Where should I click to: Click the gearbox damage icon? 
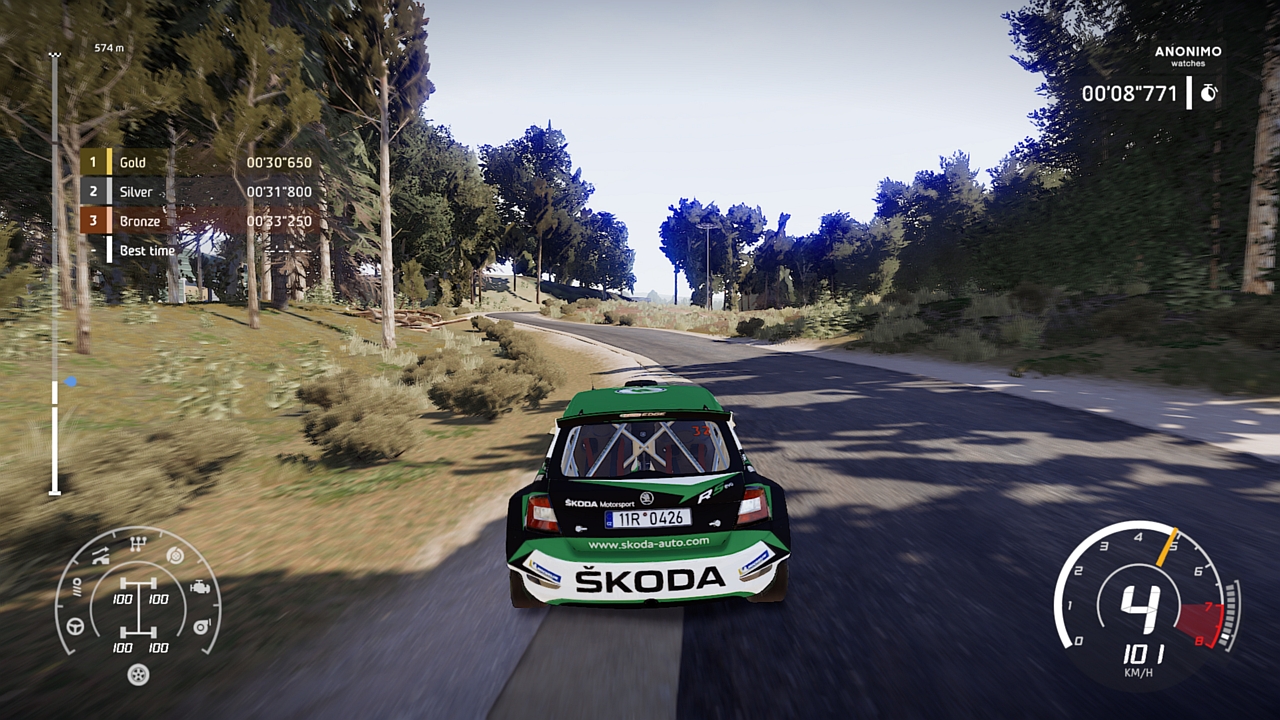pos(138,545)
